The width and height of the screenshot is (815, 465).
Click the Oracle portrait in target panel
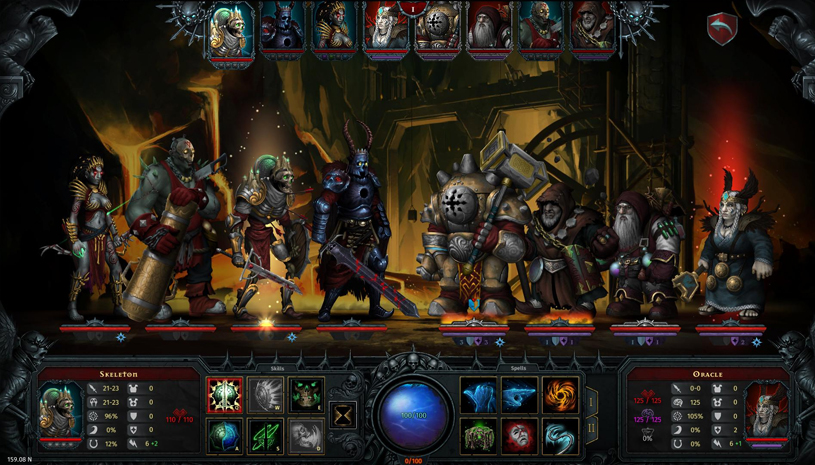[x=768, y=408]
